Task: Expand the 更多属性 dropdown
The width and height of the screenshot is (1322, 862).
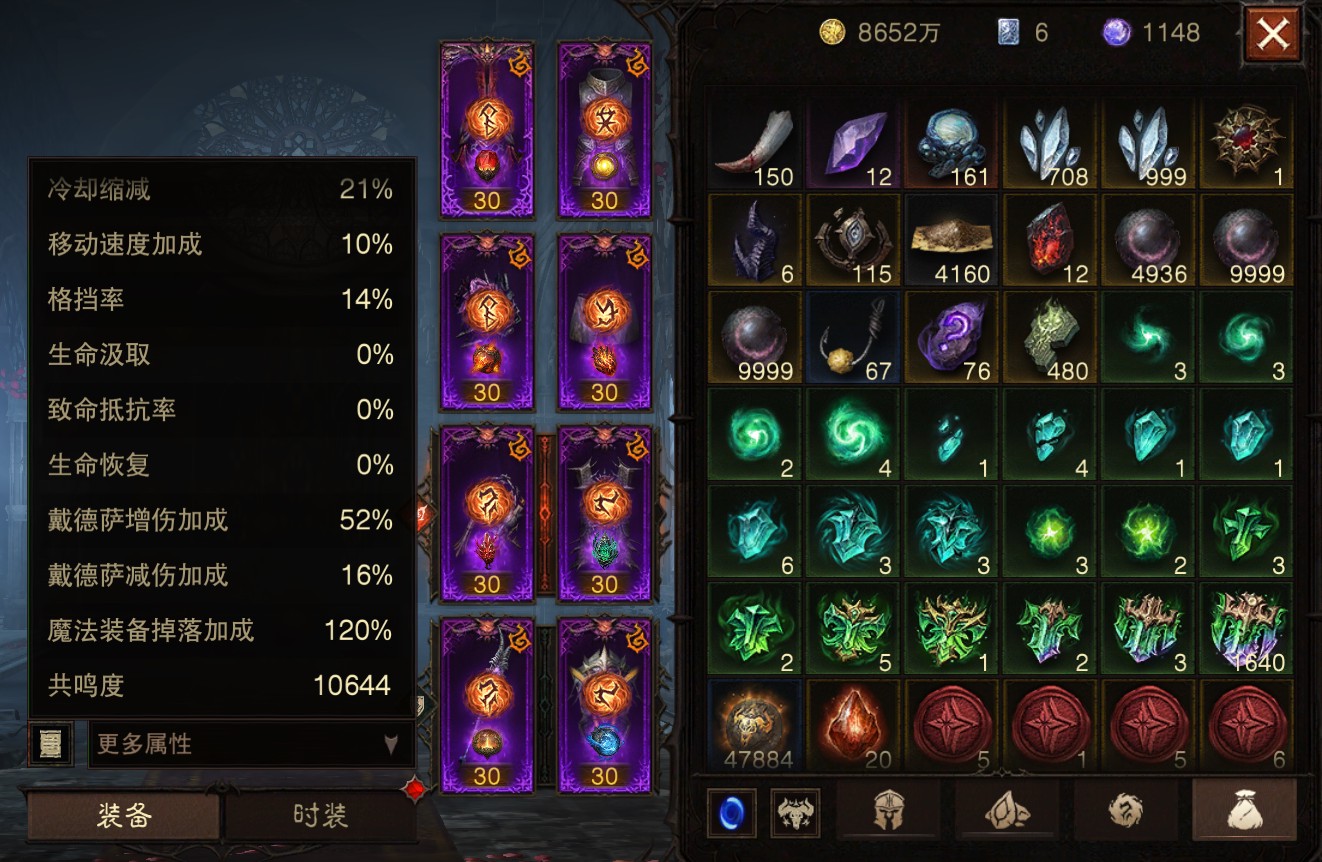Action: (250, 744)
